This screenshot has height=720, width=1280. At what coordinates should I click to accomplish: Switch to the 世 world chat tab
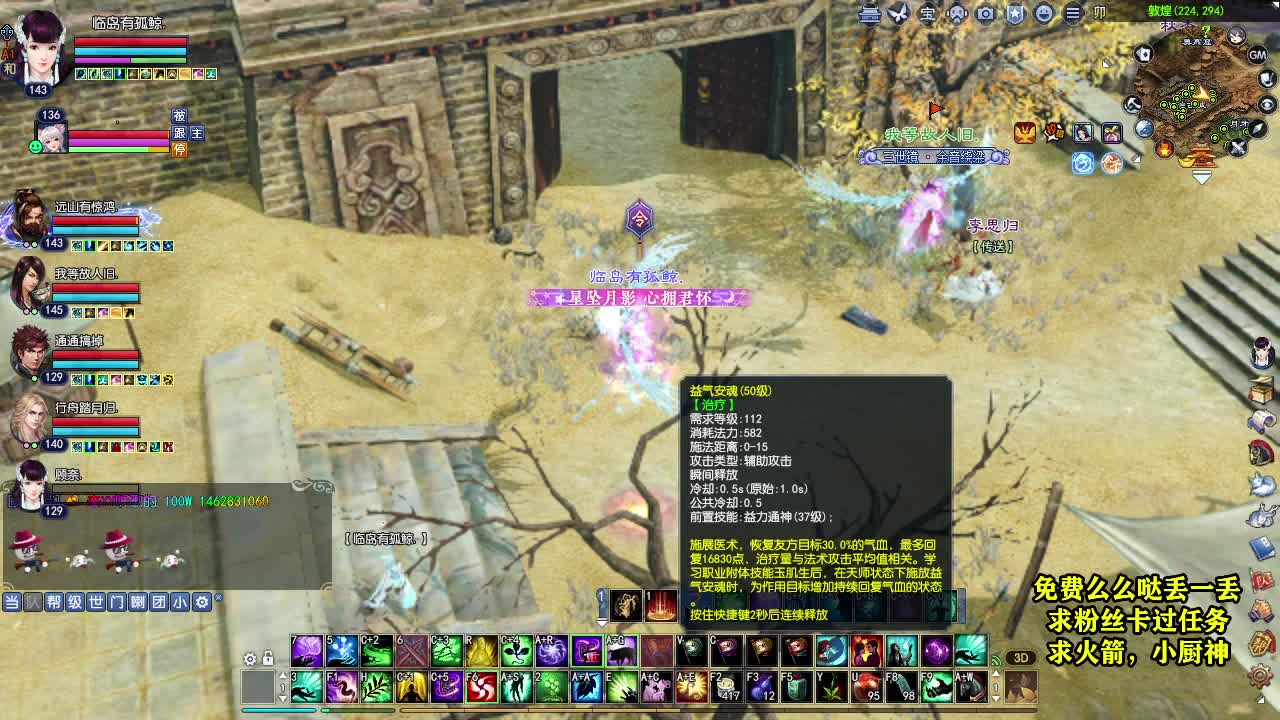[97, 602]
